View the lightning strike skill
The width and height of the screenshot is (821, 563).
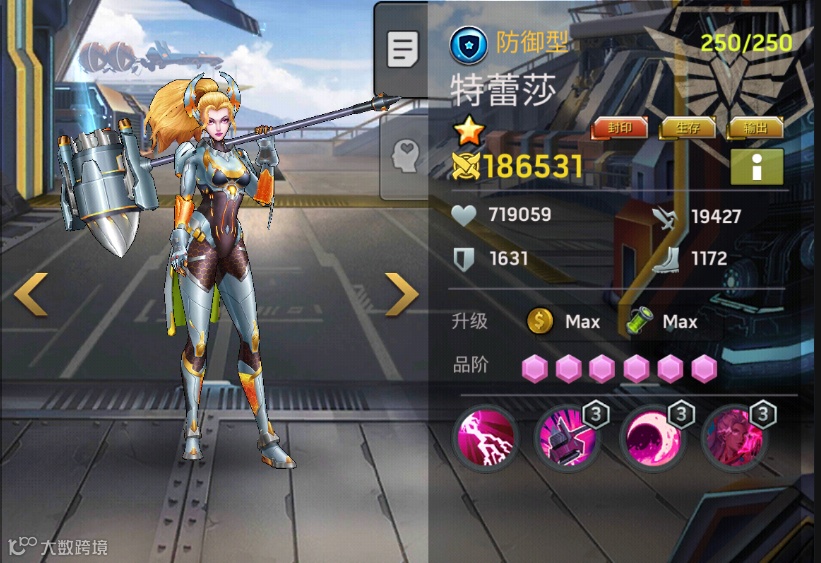point(485,438)
